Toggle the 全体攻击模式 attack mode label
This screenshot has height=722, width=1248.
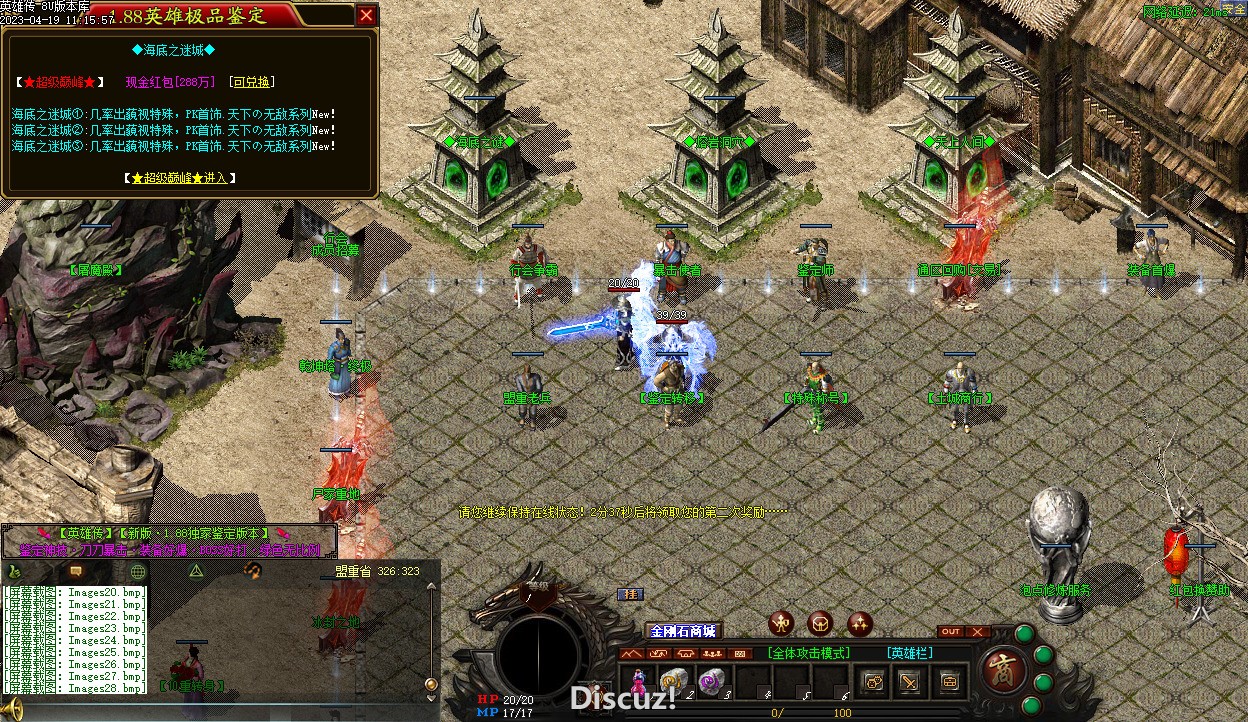(809, 653)
